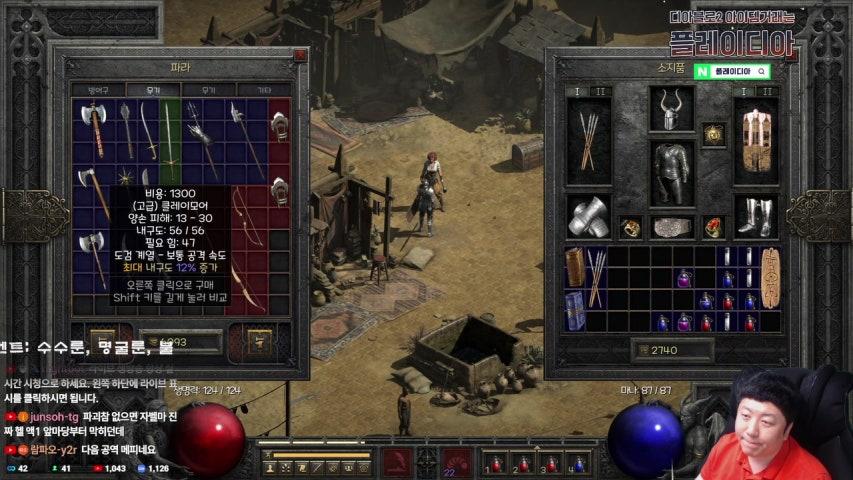Click the equipped gauntlets slot
The width and height of the screenshot is (853, 480).
click(589, 216)
